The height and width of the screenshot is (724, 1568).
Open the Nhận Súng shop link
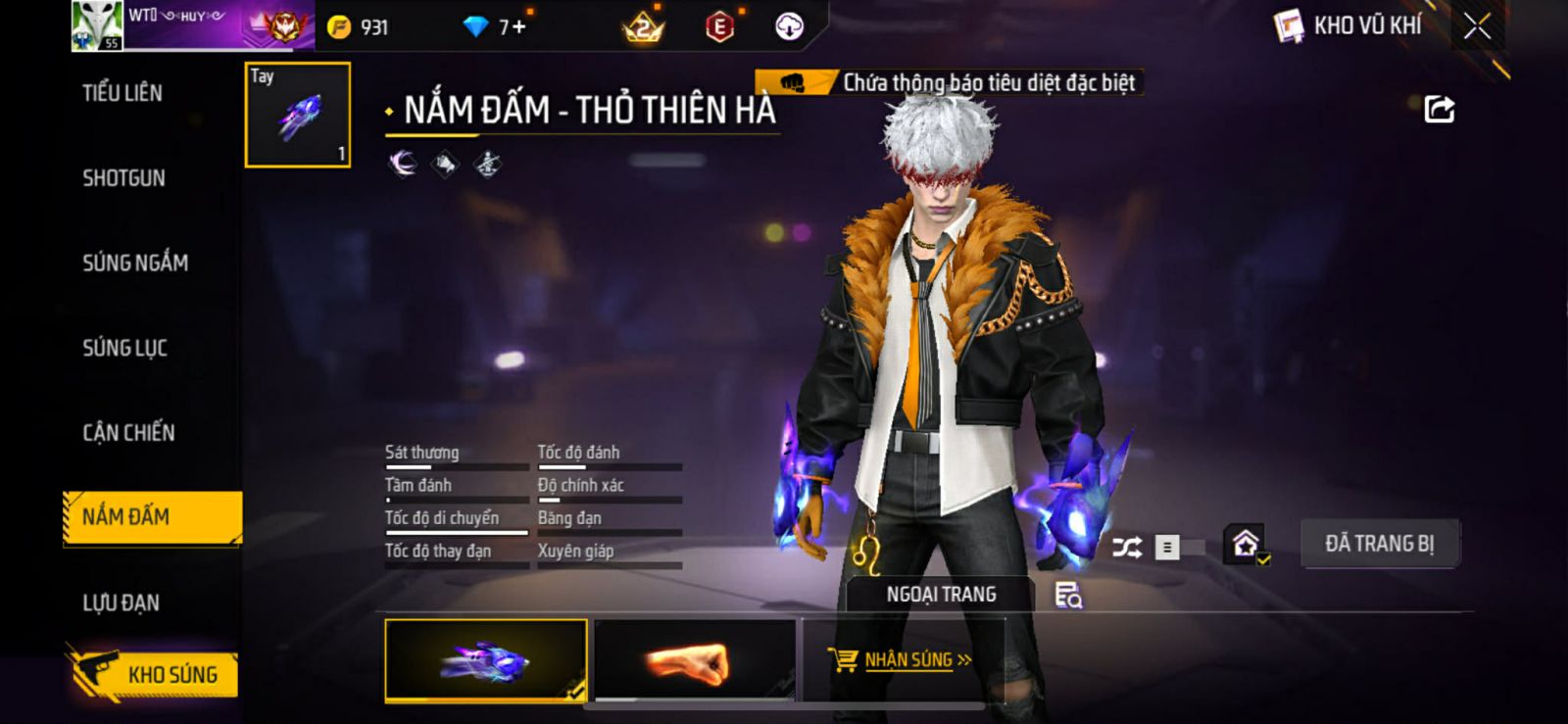click(901, 660)
